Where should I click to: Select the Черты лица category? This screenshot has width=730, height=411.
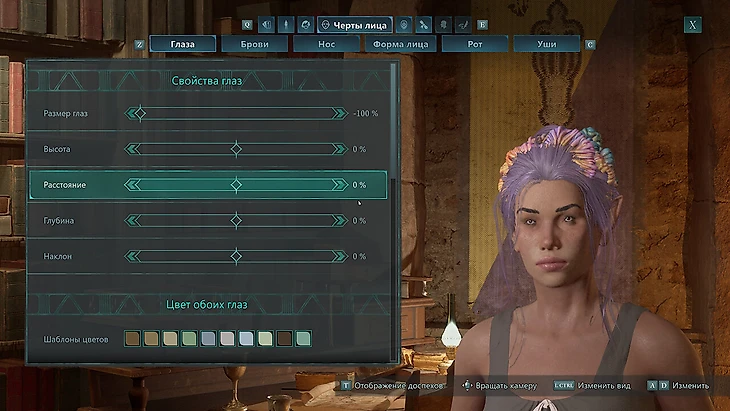354,24
